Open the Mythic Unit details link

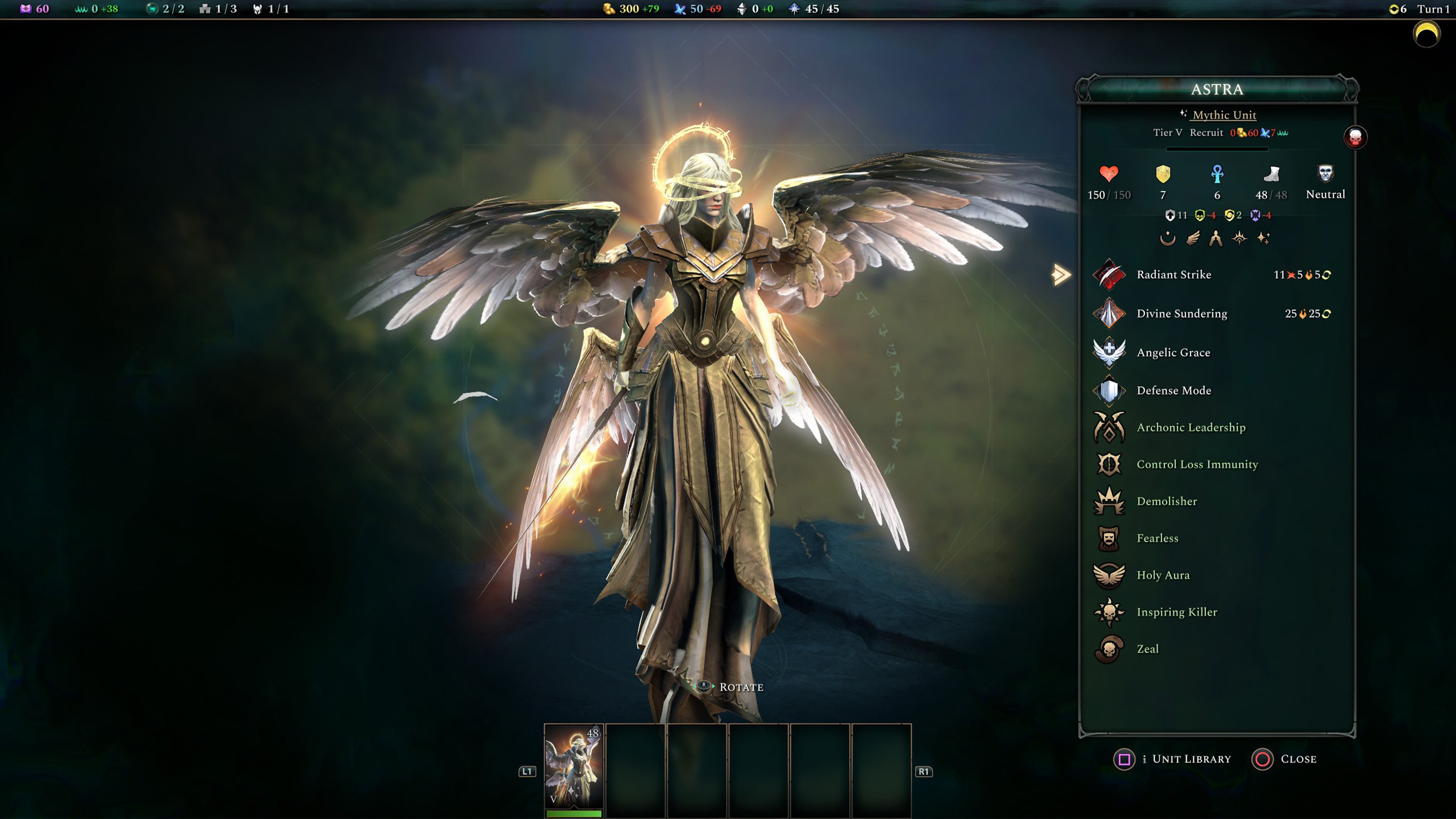pos(1224,115)
